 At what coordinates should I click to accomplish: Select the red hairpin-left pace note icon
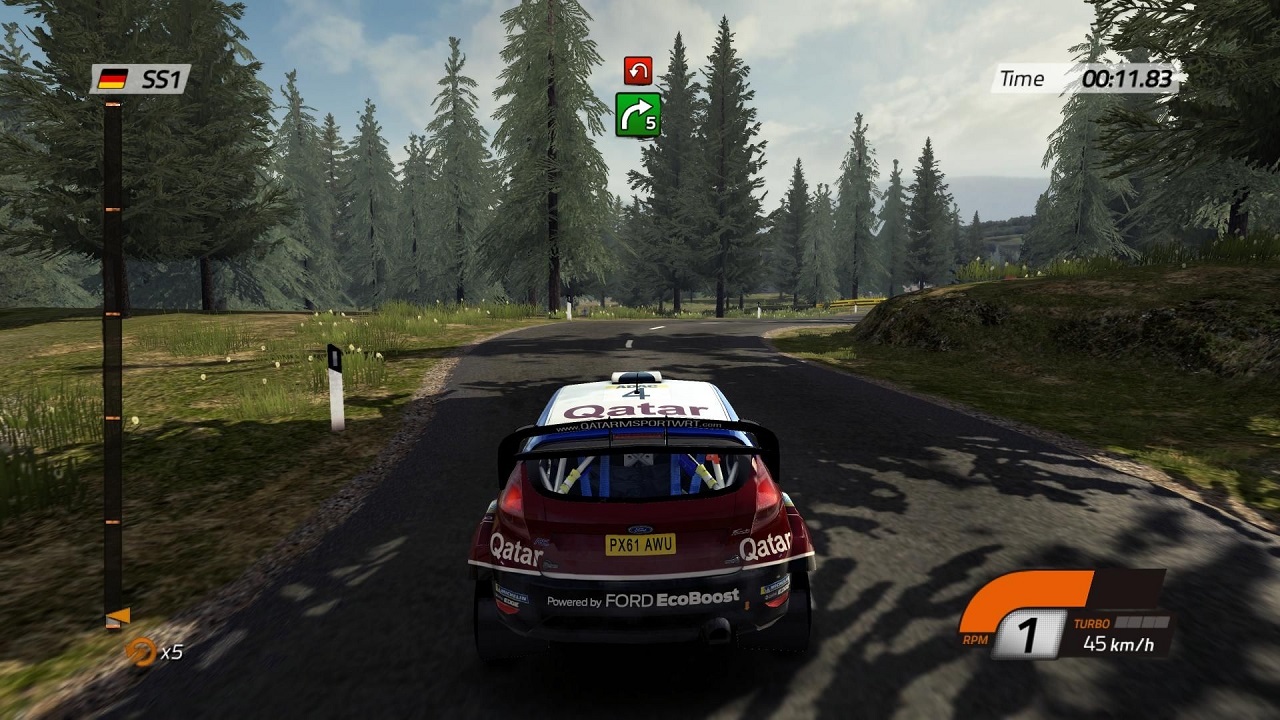pyautogui.click(x=638, y=70)
